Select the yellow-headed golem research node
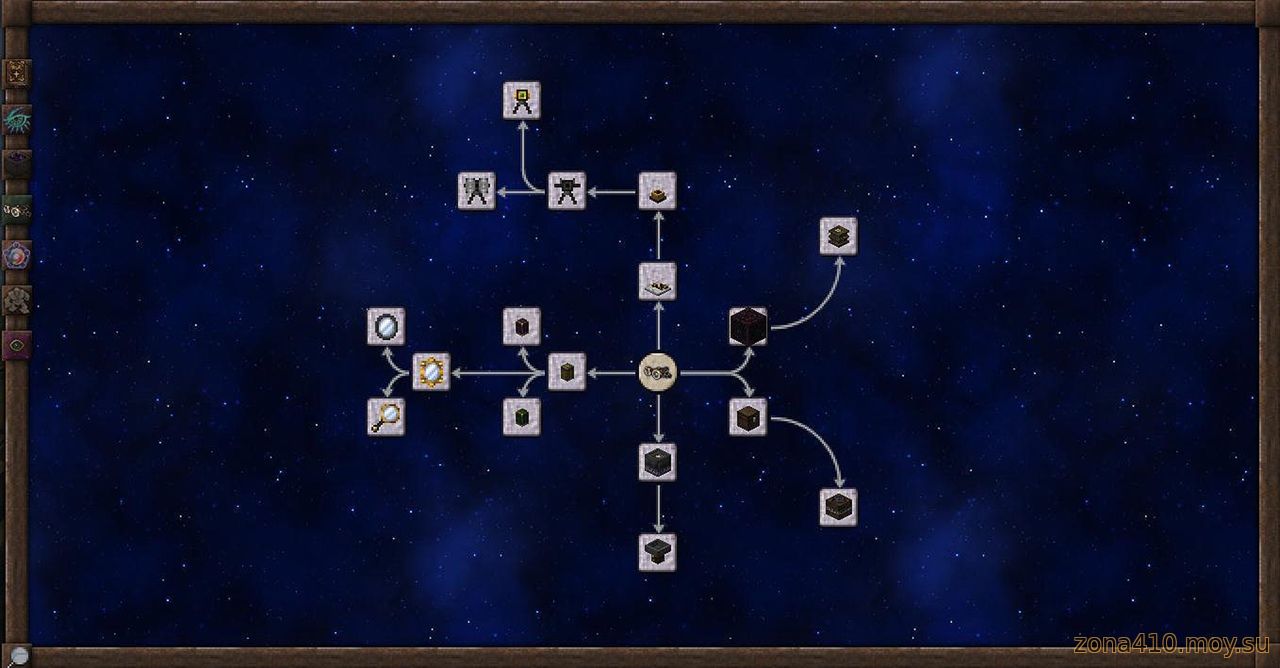The height and width of the screenshot is (668, 1280). 521,100
